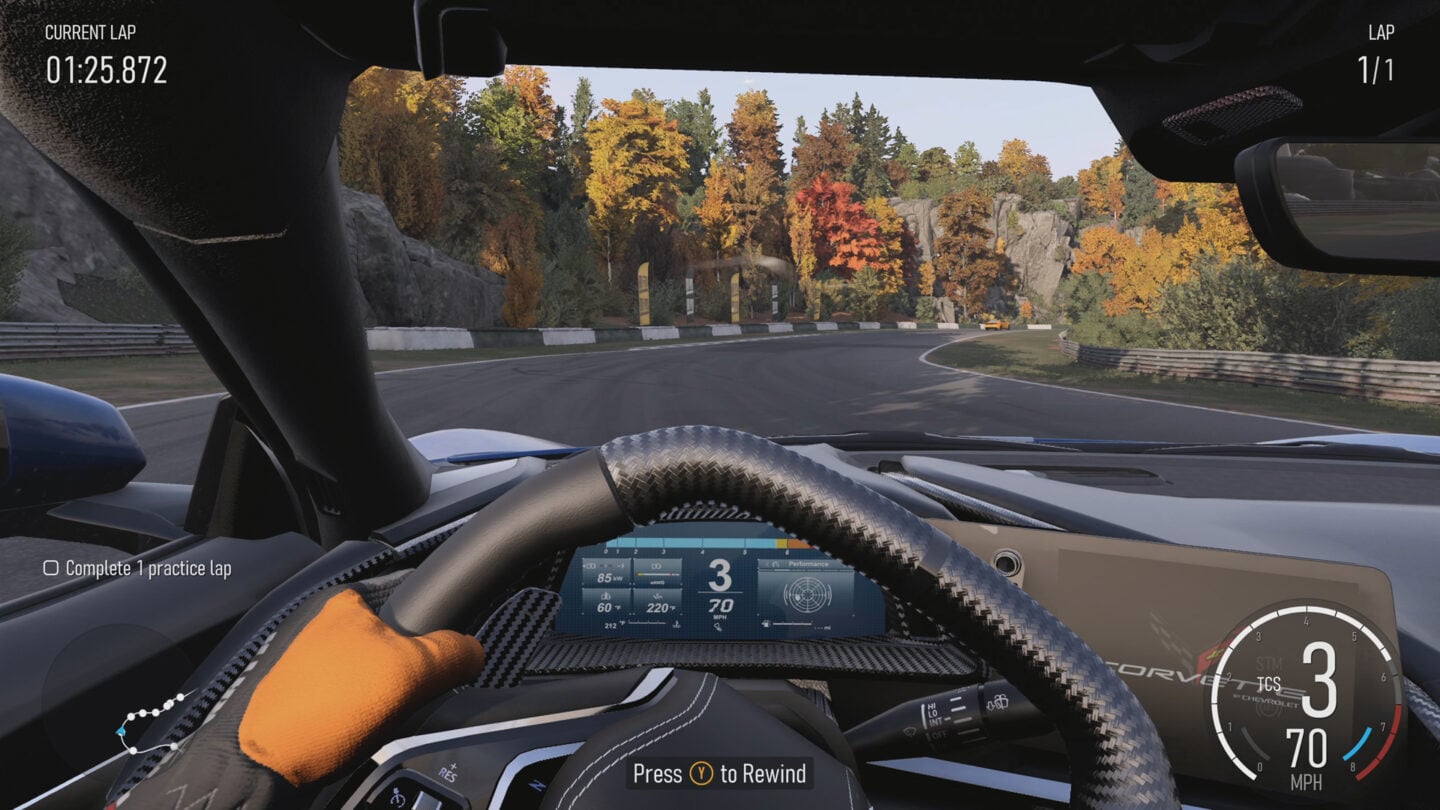Select the Performance tab on the dash display
The width and height of the screenshot is (1440, 810).
(808, 564)
